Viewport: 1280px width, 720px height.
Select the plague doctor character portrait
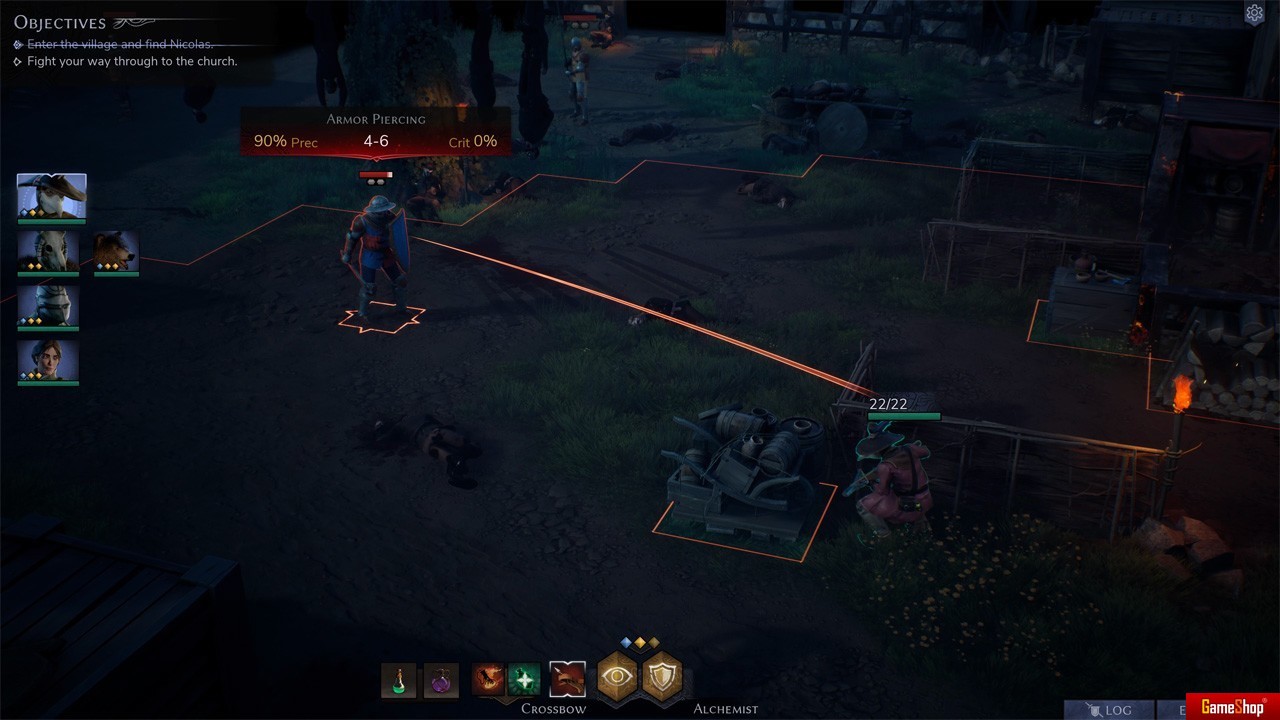(52, 196)
